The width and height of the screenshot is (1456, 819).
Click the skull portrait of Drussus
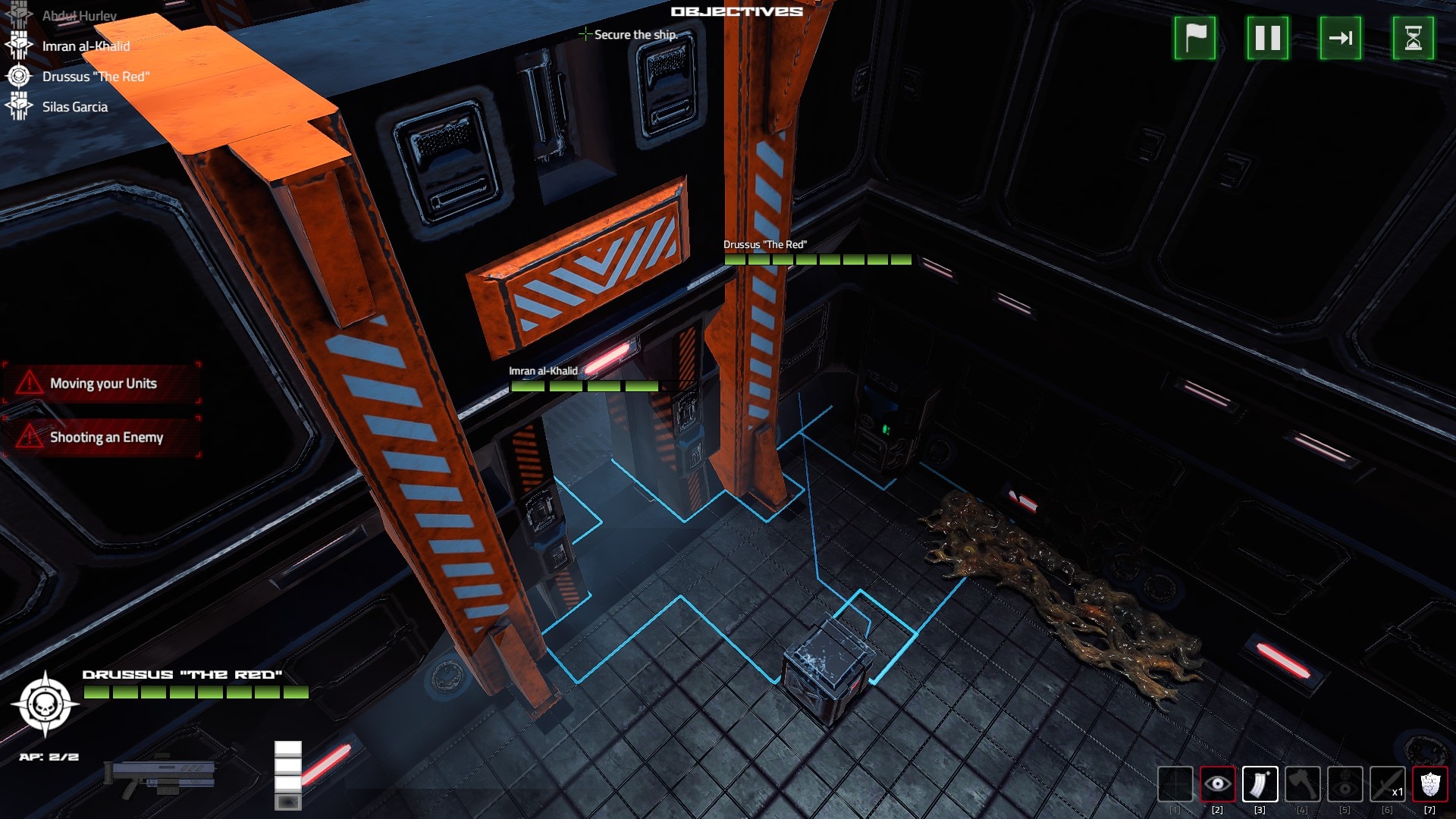click(45, 704)
